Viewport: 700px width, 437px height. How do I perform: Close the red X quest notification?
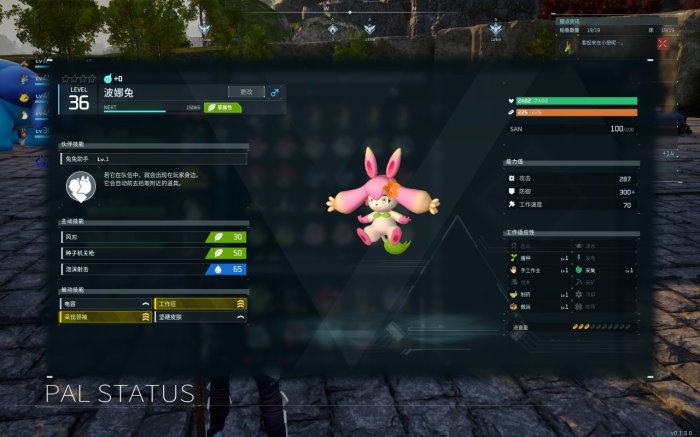[663, 43]
